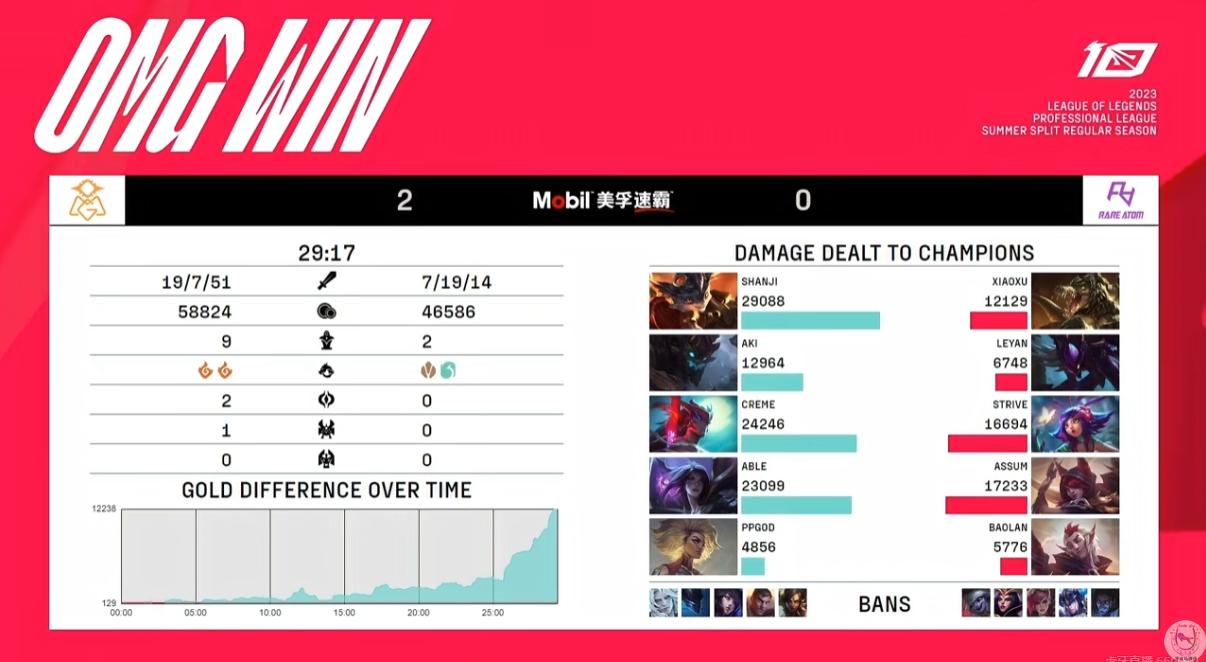Click ASSUM's champion portrait
The height and width of the screenshot is (662, 1206).
tap(1075, 485)
